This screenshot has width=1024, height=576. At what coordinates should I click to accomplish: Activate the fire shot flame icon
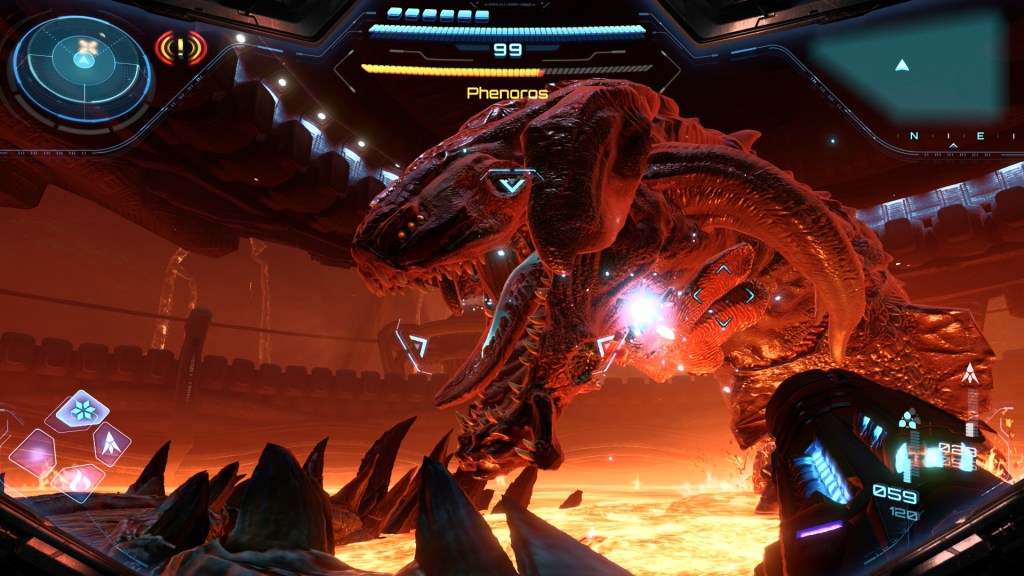coord(78,480)
